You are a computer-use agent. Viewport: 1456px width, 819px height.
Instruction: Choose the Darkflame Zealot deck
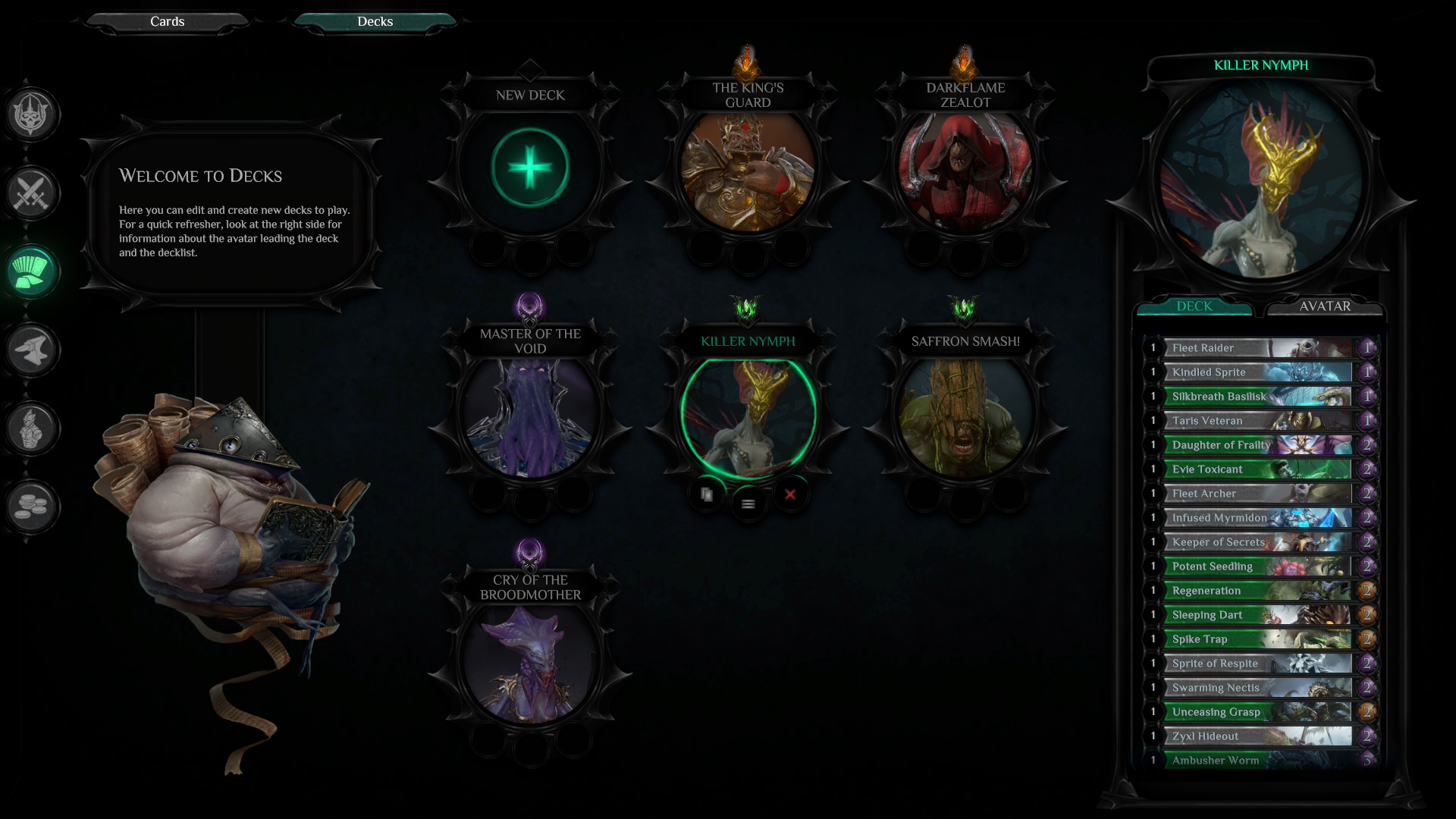[x=965, y=171]
